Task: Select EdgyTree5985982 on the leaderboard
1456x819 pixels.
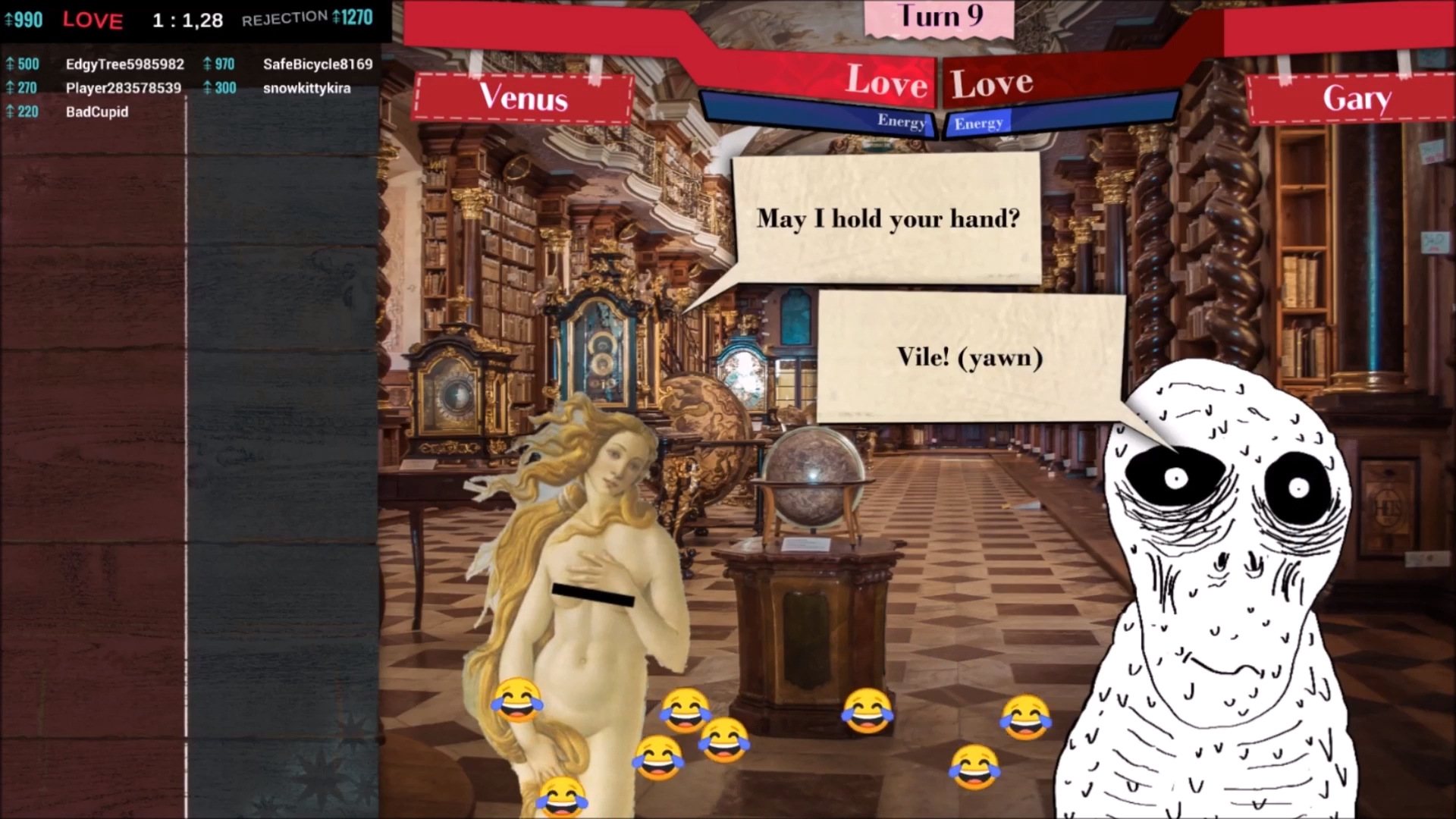Action: (124, 64)
